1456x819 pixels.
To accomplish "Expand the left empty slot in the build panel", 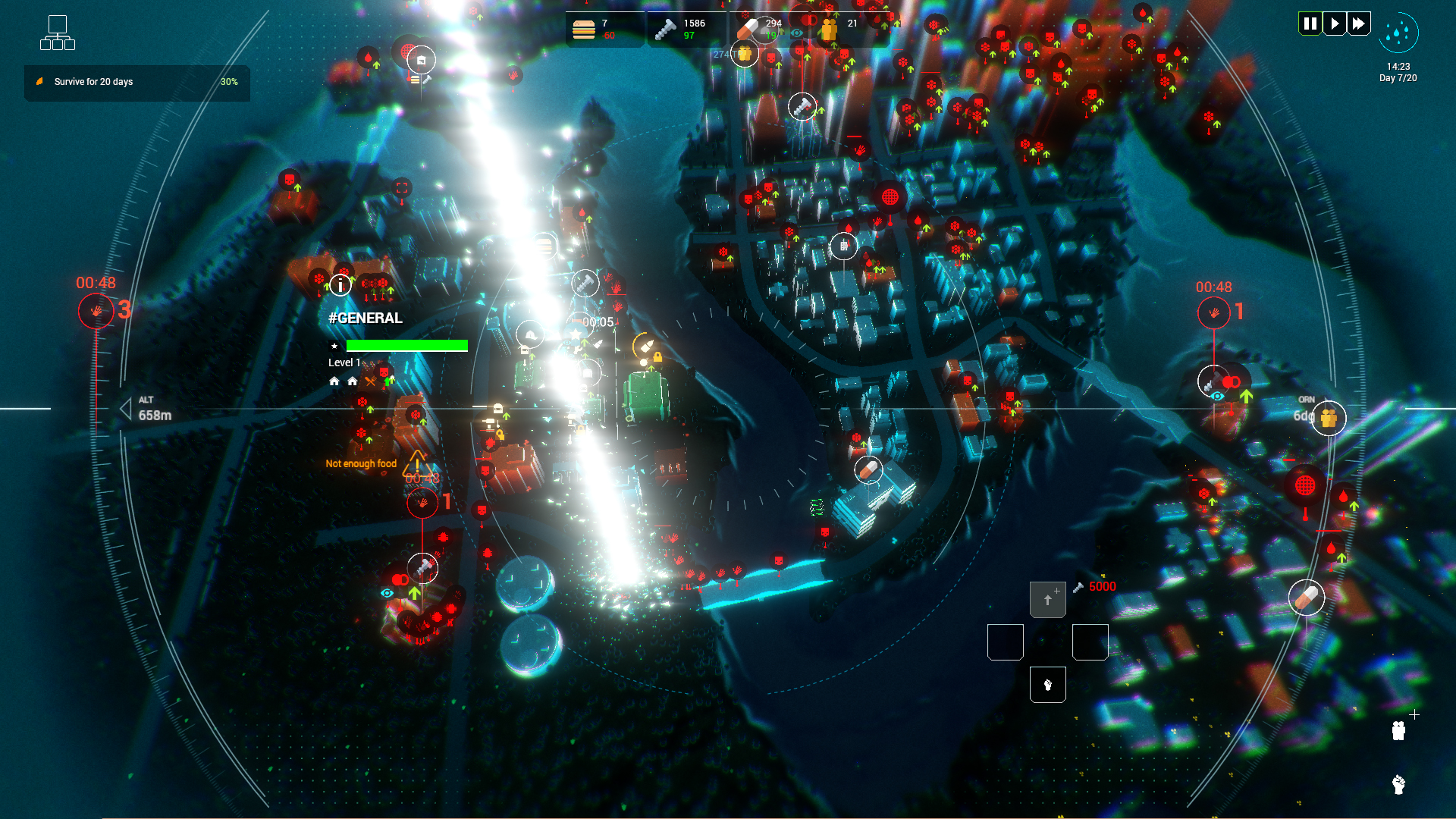I will [x=1006, y=641].
